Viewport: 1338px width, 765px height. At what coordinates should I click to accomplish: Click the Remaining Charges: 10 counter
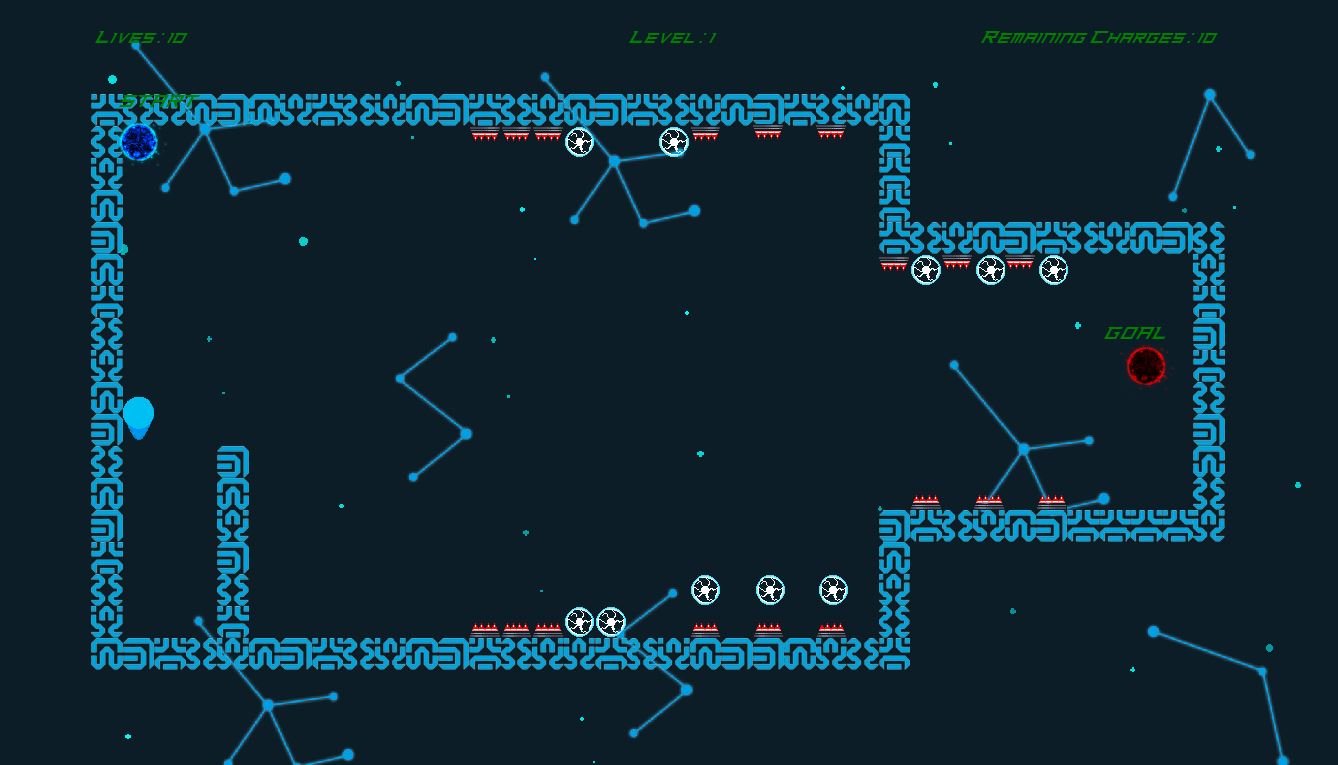(1098, 36)
